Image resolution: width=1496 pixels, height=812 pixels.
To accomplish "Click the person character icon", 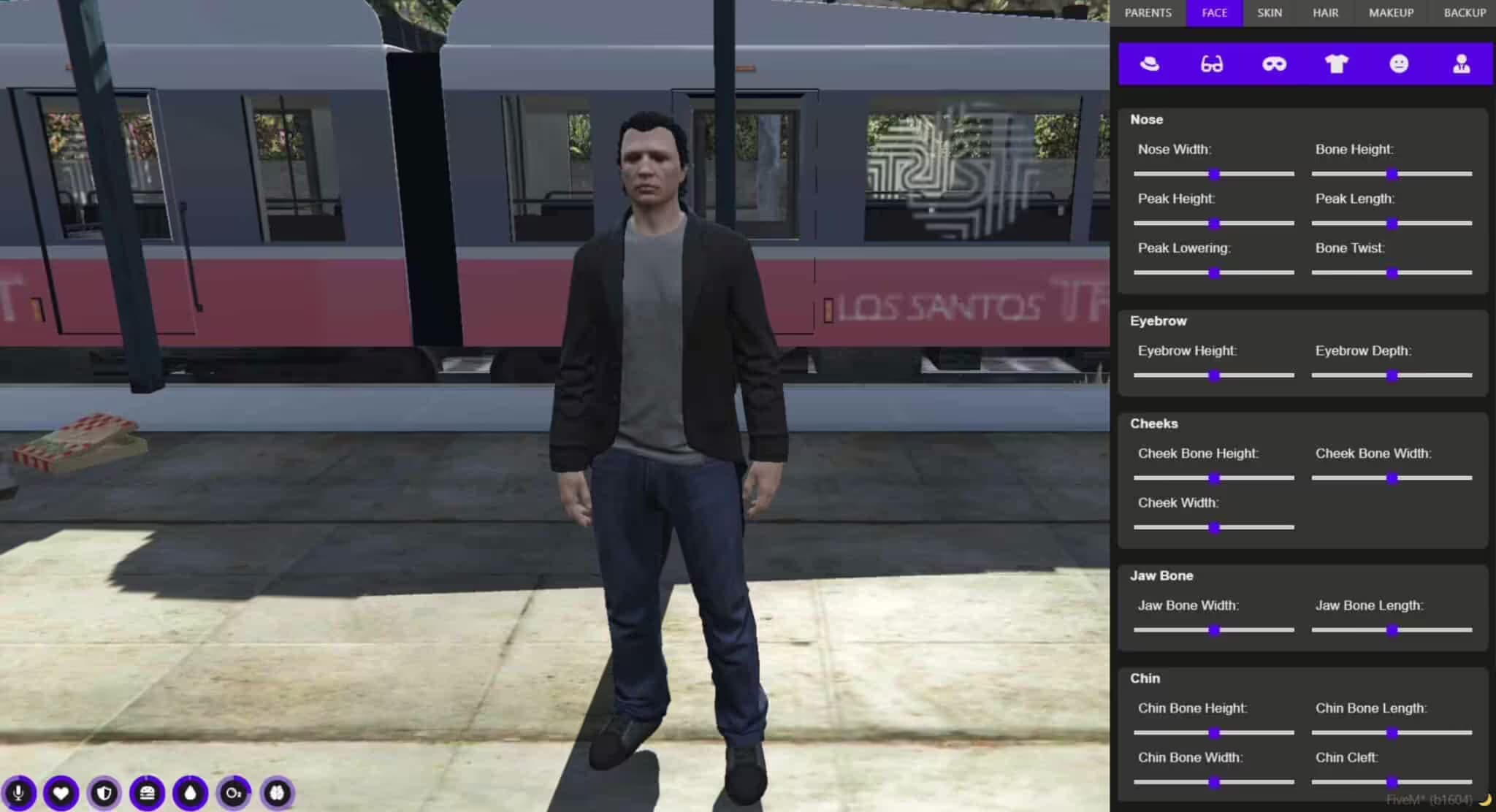I will click(x=1461, y=64).
